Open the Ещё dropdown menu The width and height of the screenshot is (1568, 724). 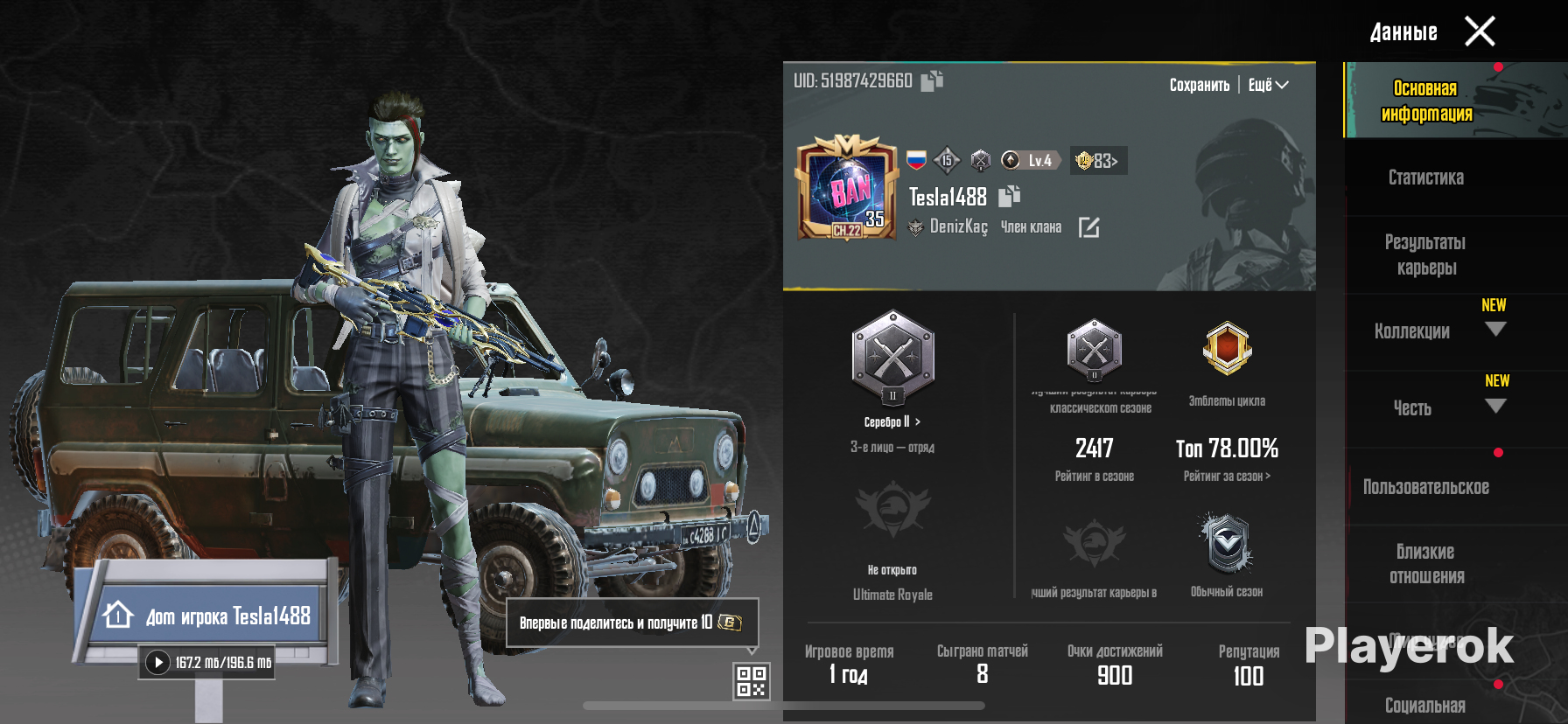point(1268,85)
